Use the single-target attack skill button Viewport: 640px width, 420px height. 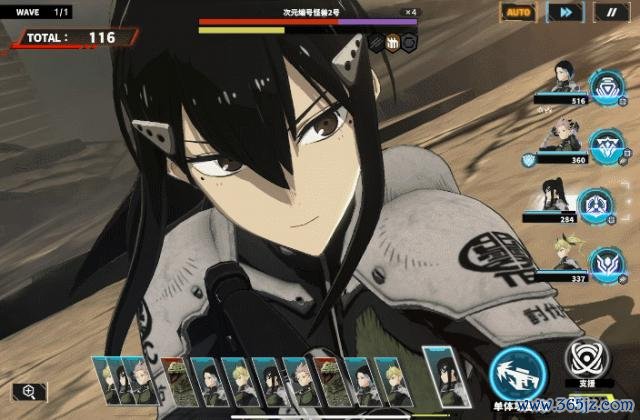[x=518, y=373]
